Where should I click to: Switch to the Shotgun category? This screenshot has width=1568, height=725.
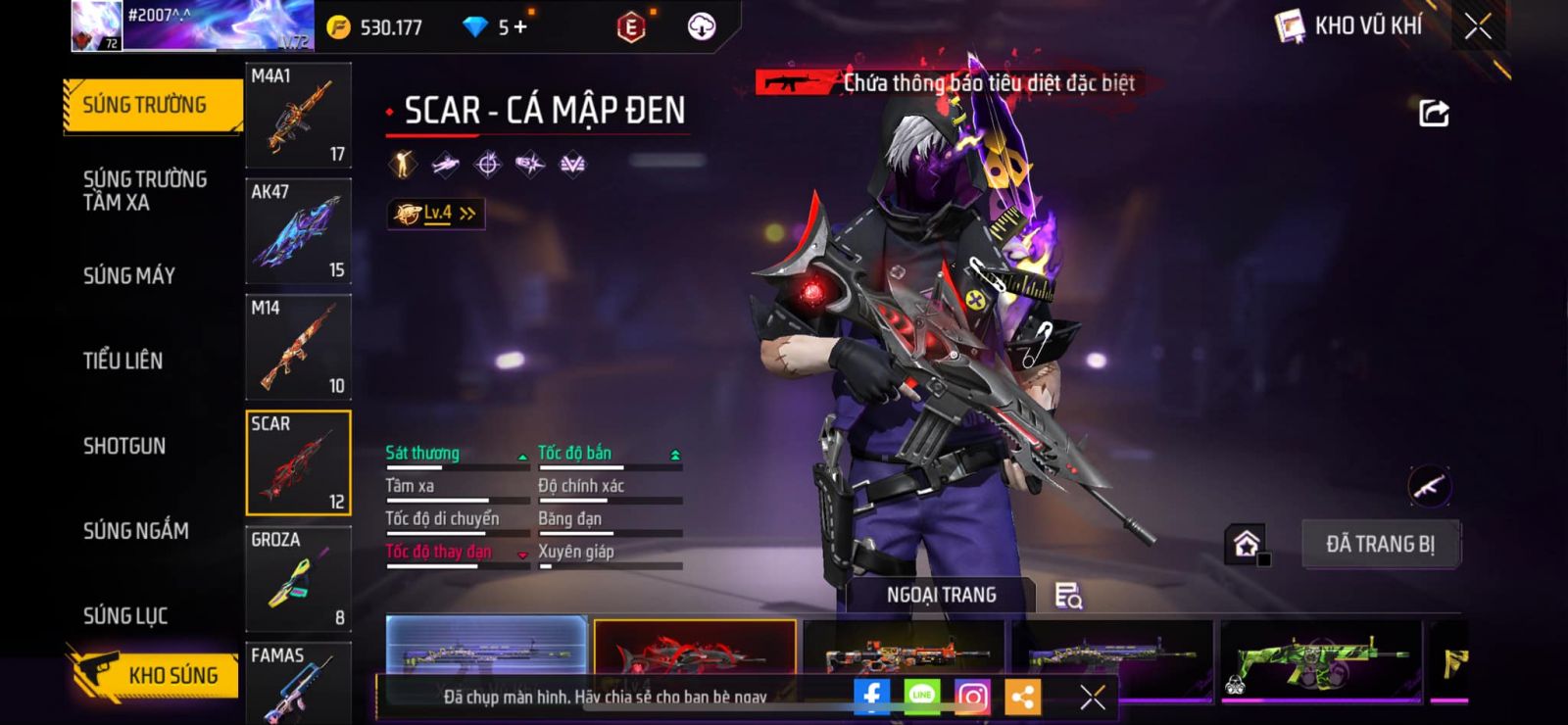(124, 446)
